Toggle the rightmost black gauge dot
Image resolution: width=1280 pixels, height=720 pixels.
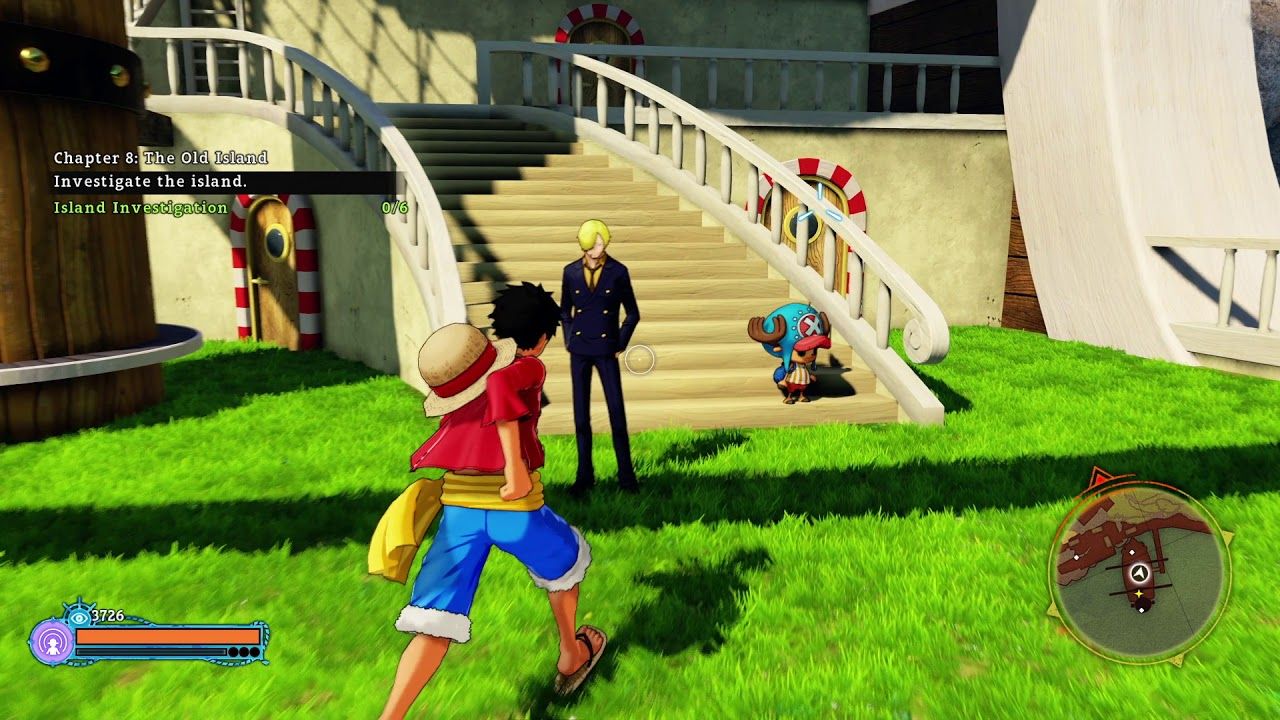(x=254, y=651)
